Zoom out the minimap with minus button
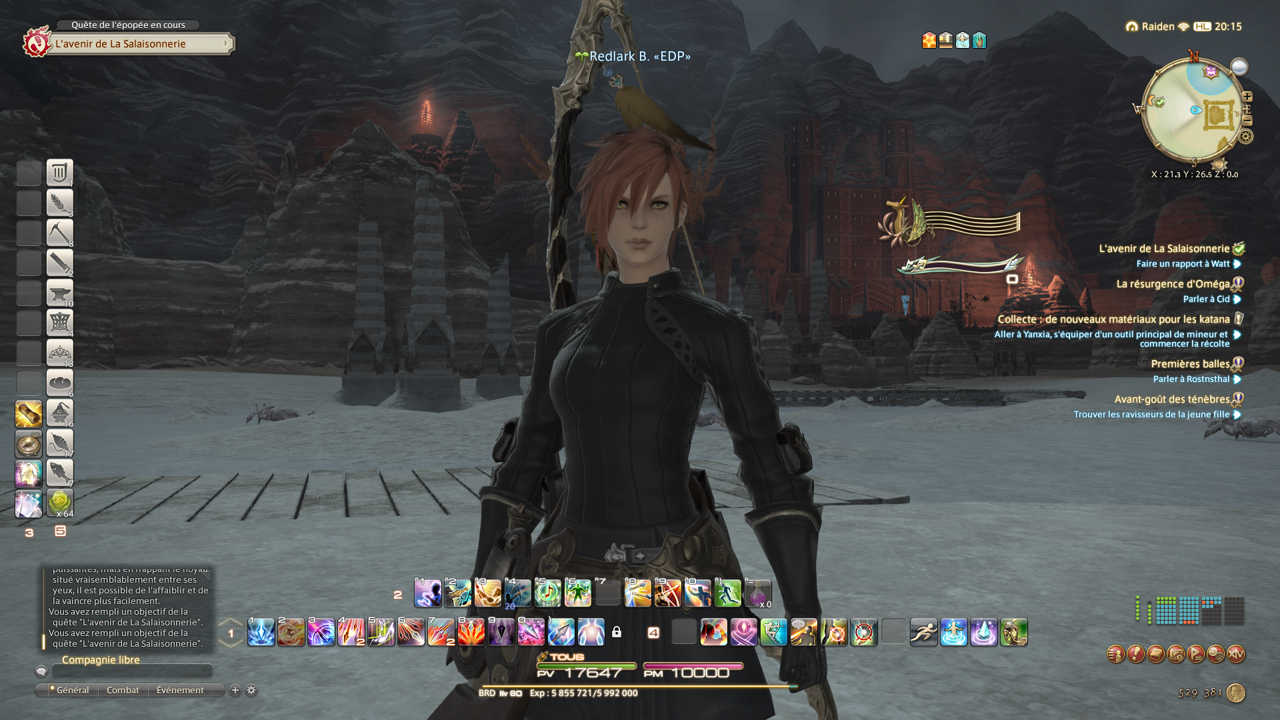 click(1247, 121)
